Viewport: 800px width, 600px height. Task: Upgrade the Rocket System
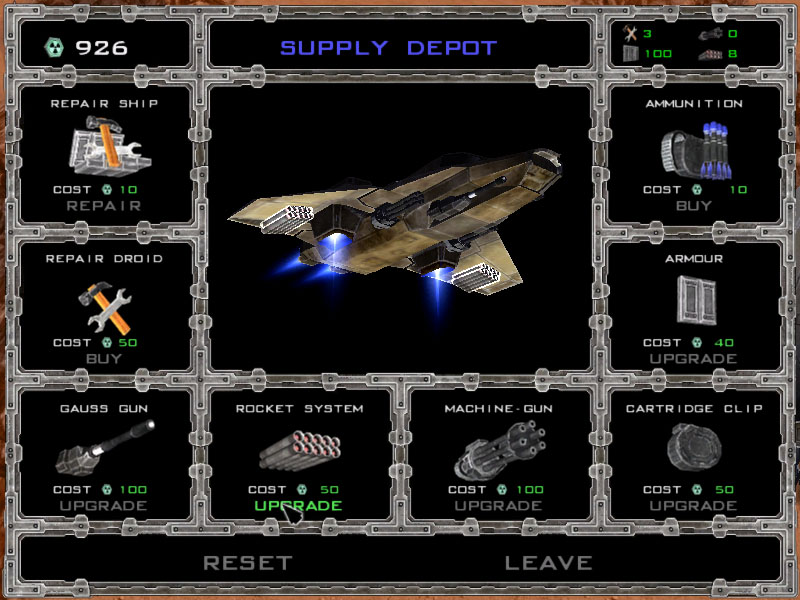298,506
